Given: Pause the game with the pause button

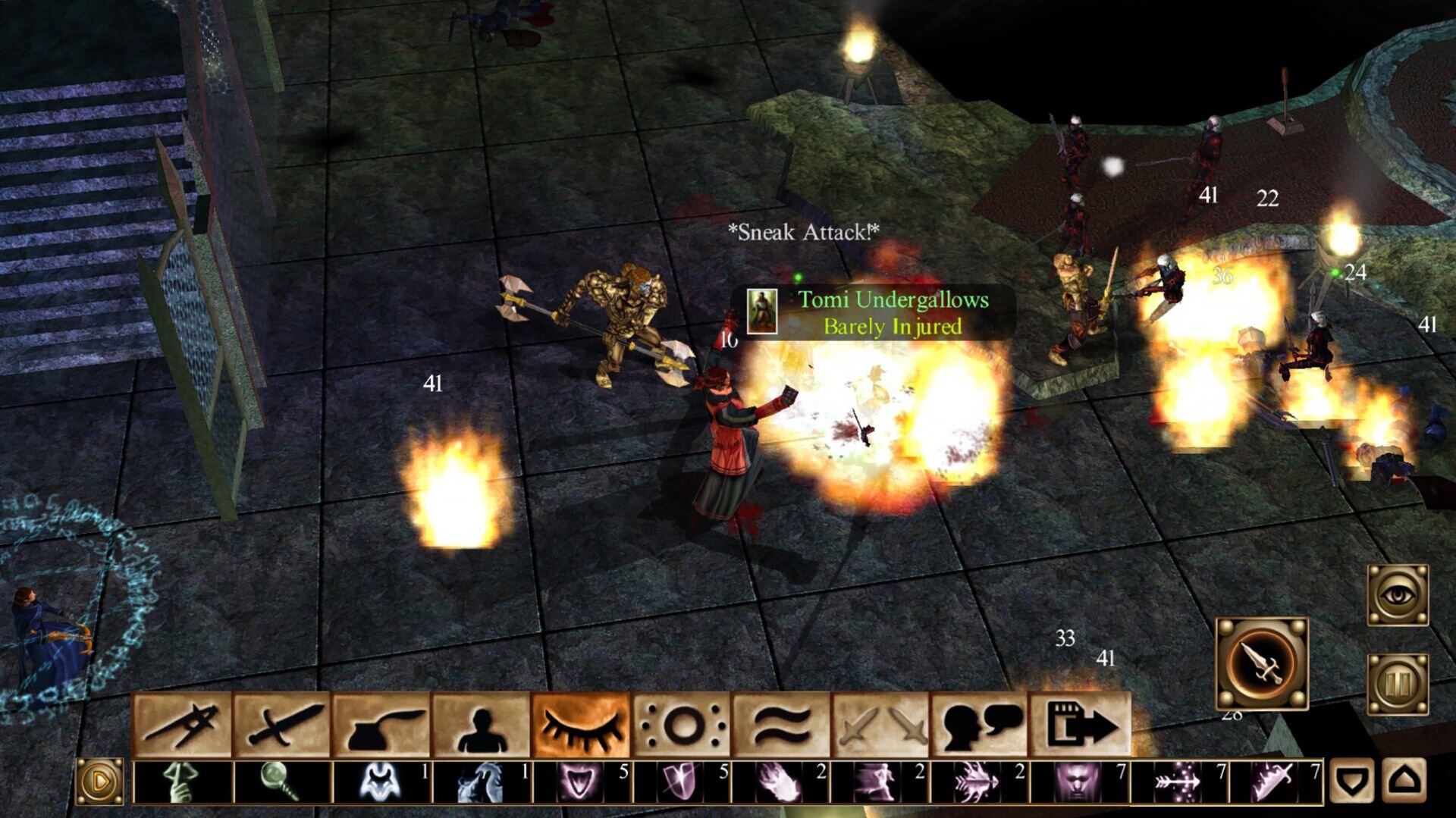Looking at the screenshot, I should coord(1398,684).
